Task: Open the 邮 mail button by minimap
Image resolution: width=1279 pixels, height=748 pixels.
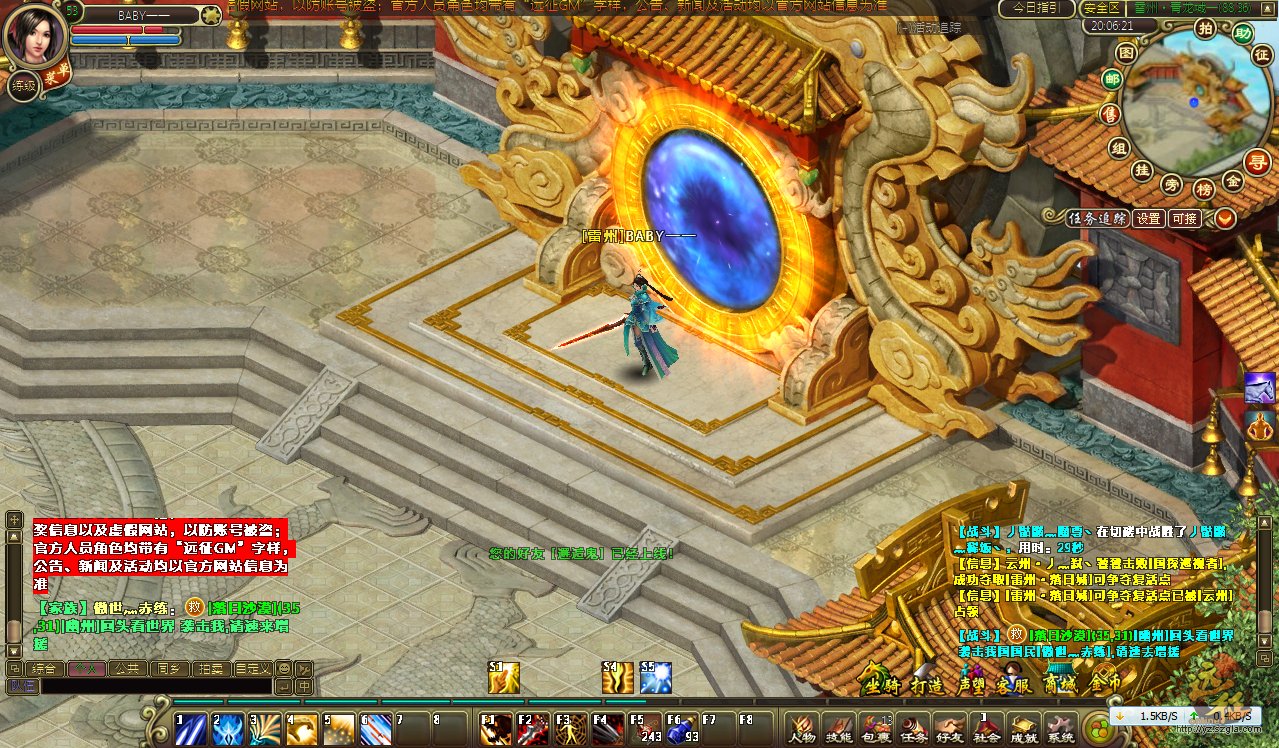Action: (x=1111, y=79)
